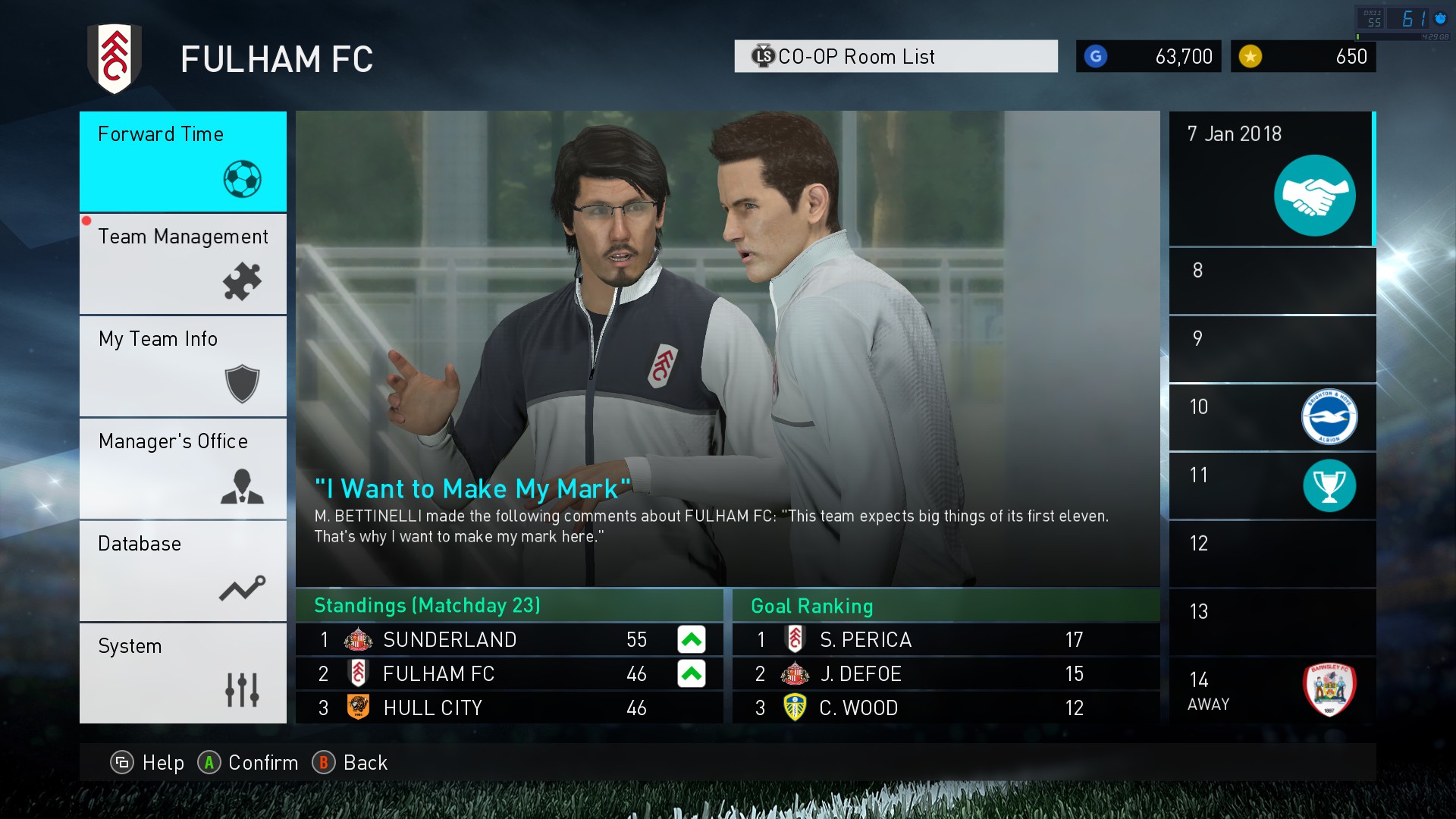Screen dimensions: 1456x819
Task: Open the System menu
Action: [x=183, y=673]
